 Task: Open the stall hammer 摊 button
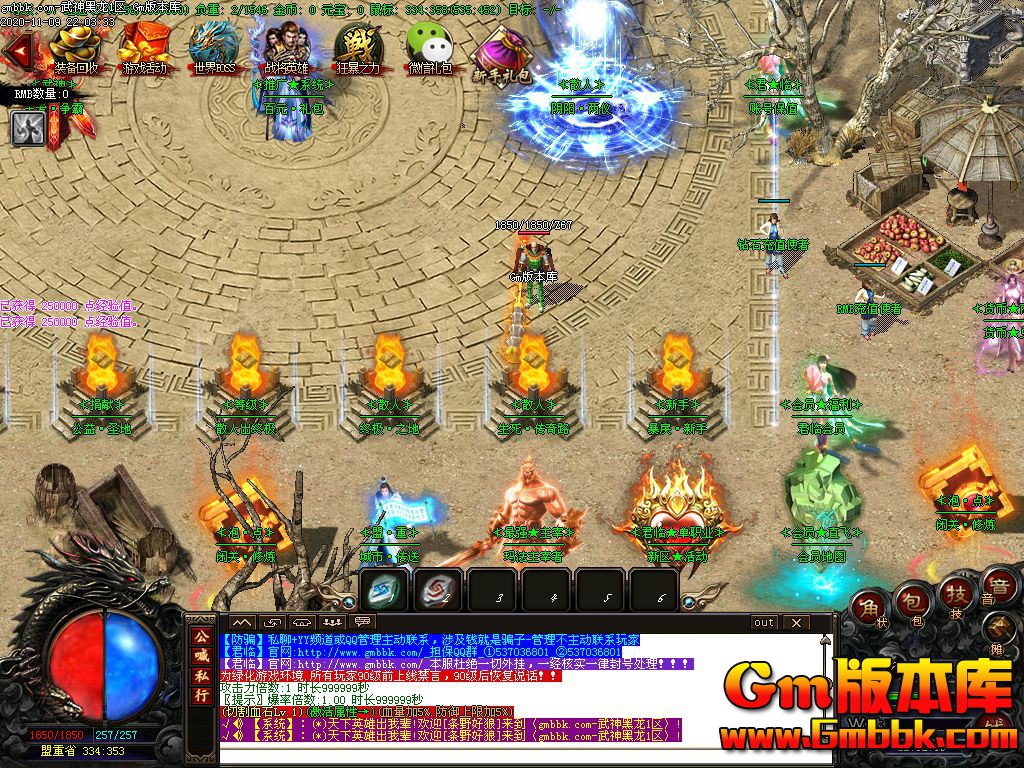click(x=1000, y=630)
